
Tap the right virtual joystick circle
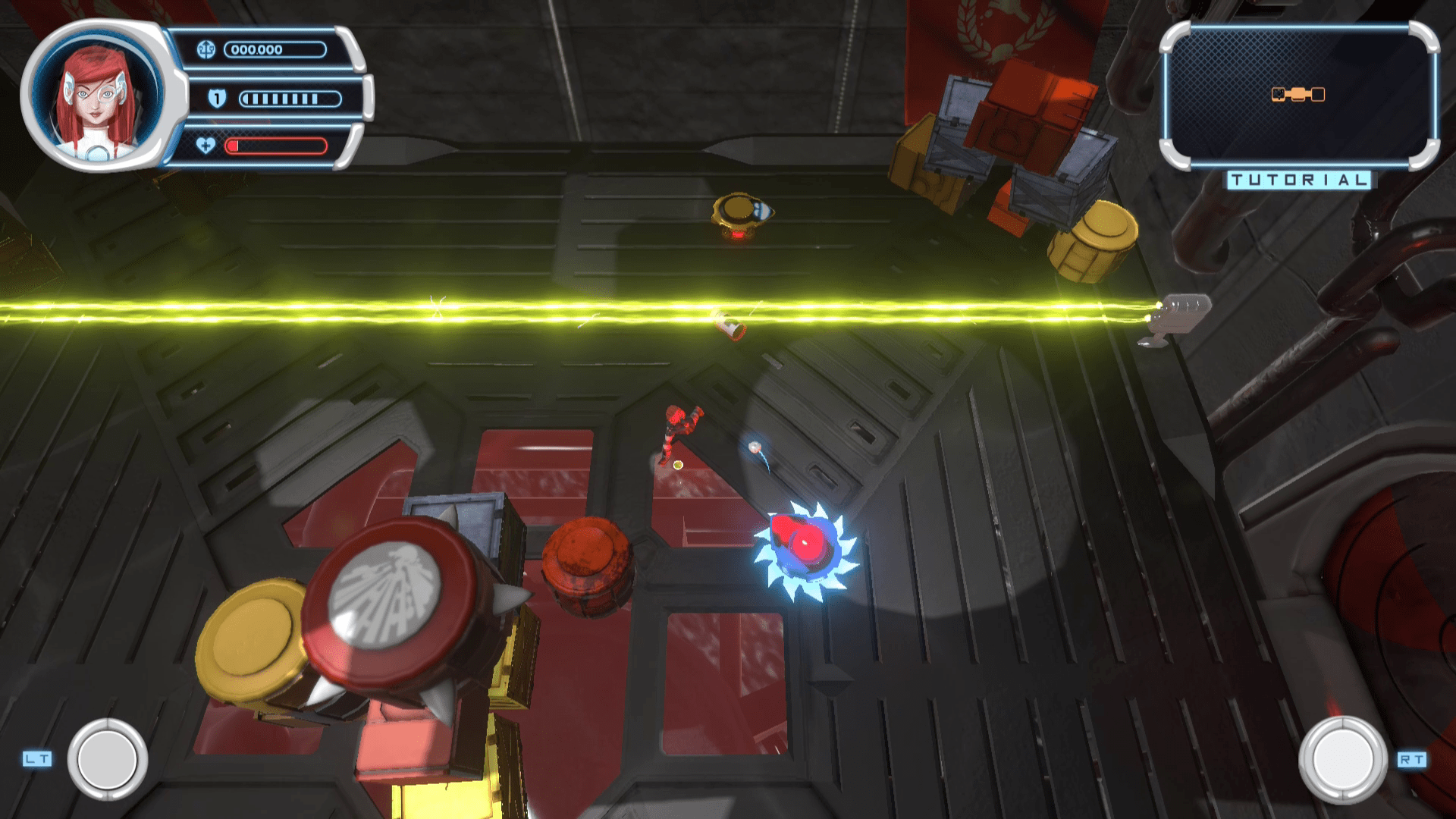click(1342, 759)
